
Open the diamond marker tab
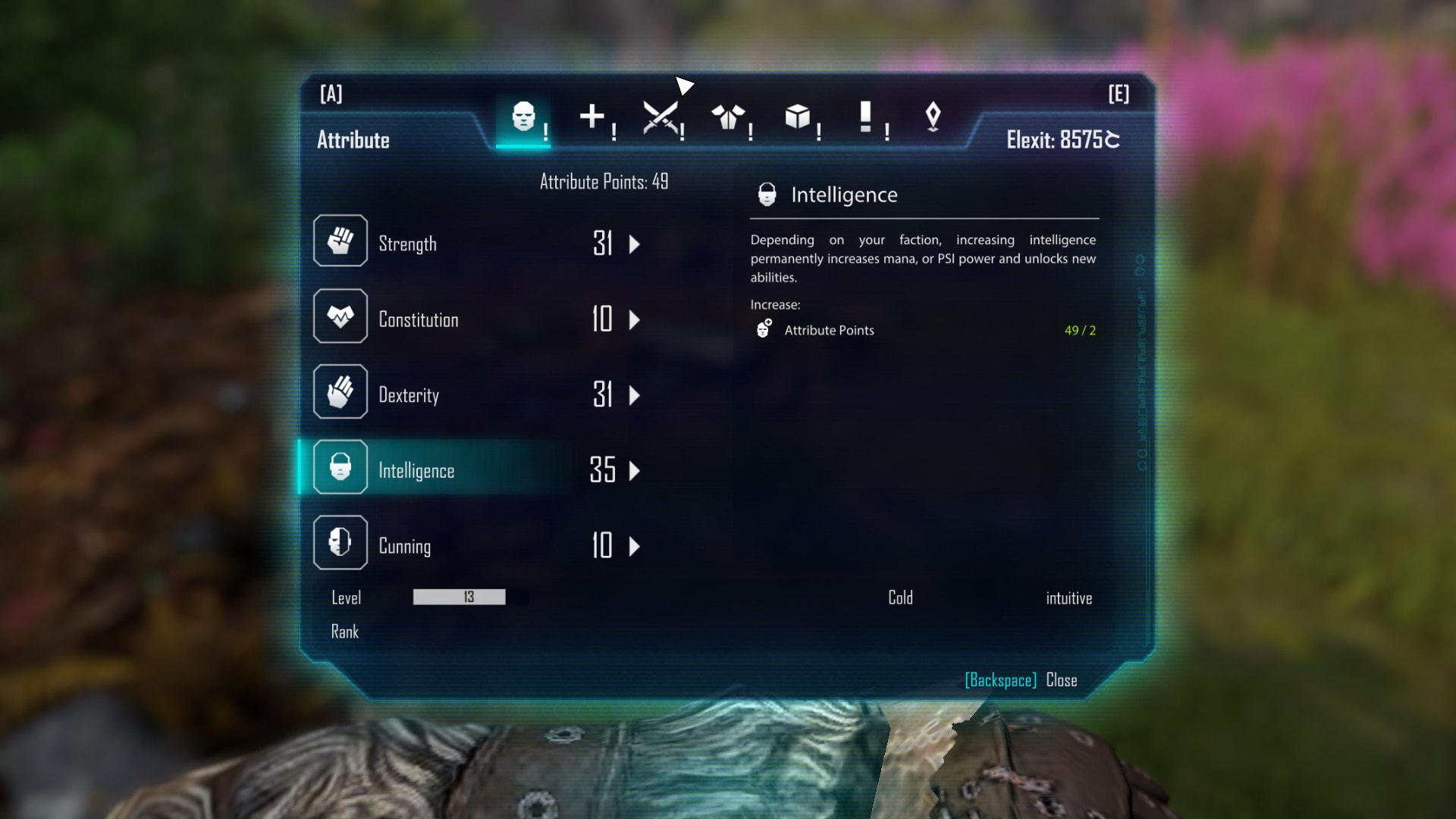(933, 118)
